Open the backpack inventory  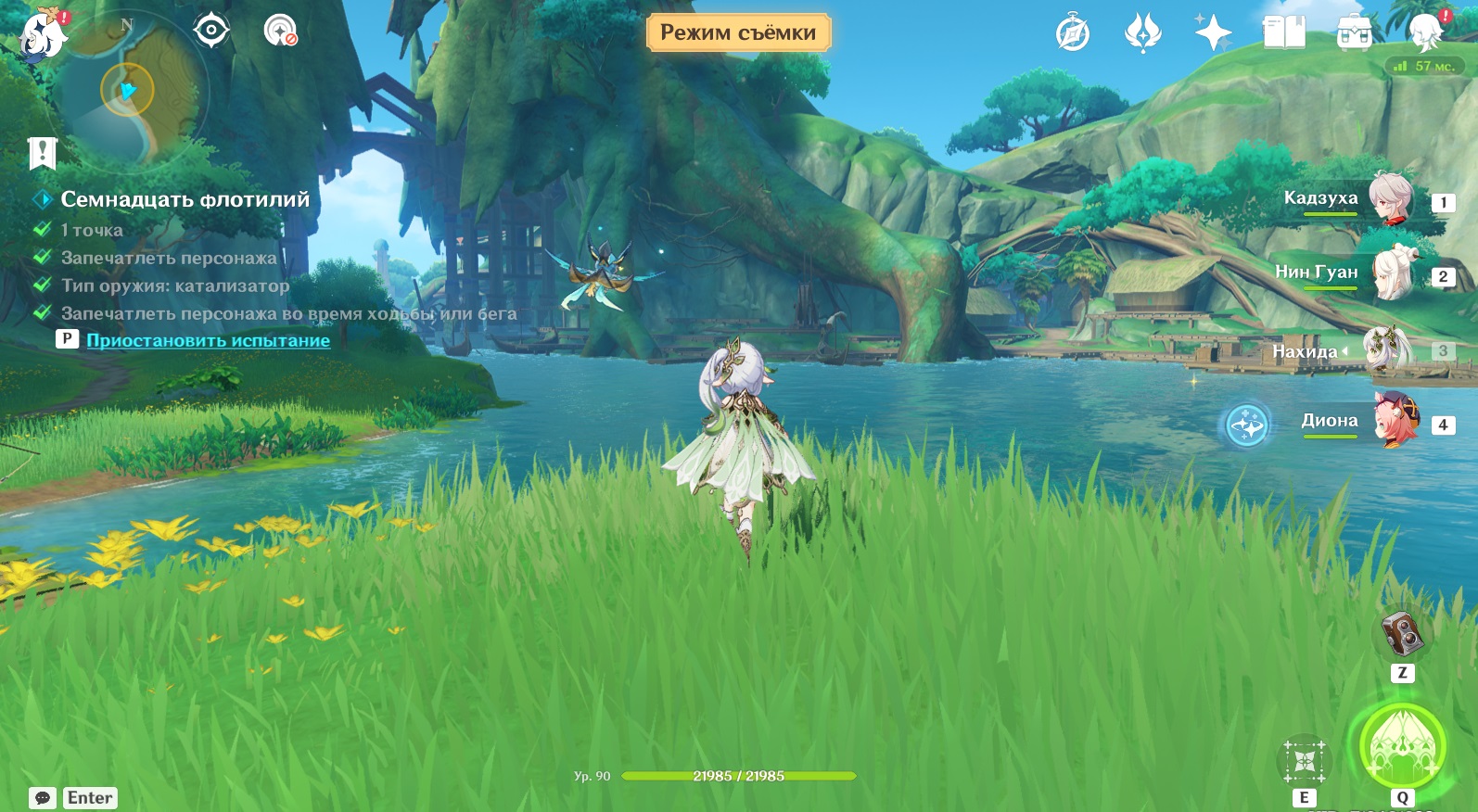pyautogui.click(x=1354, y=34)
